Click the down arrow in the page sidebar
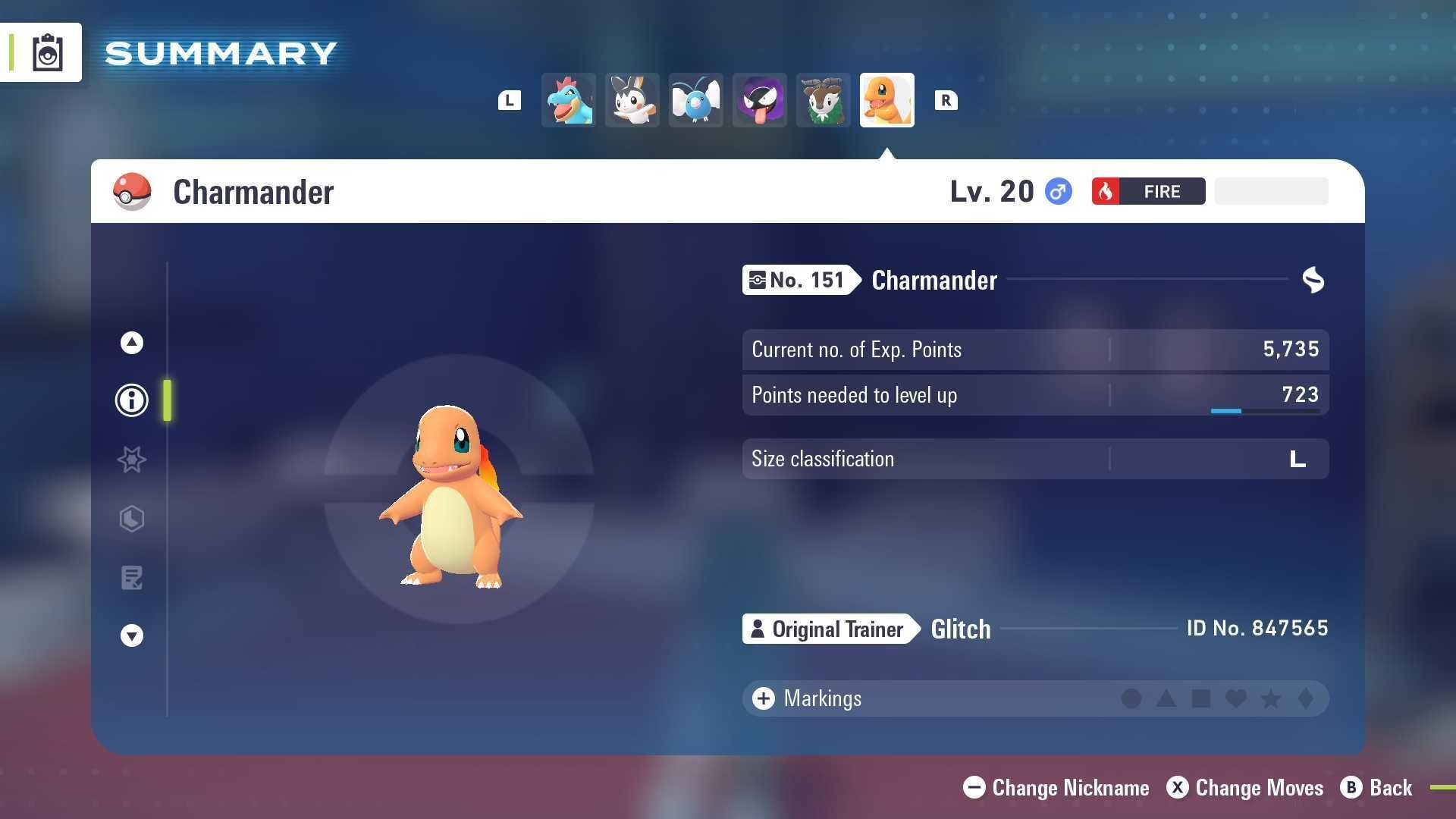The height and width of the screenshot is (819, 1456). [132, 635]
